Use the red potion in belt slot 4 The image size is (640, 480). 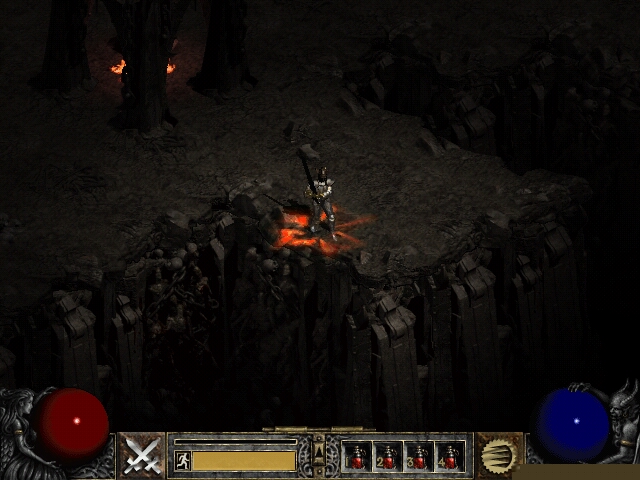[449, 457]
